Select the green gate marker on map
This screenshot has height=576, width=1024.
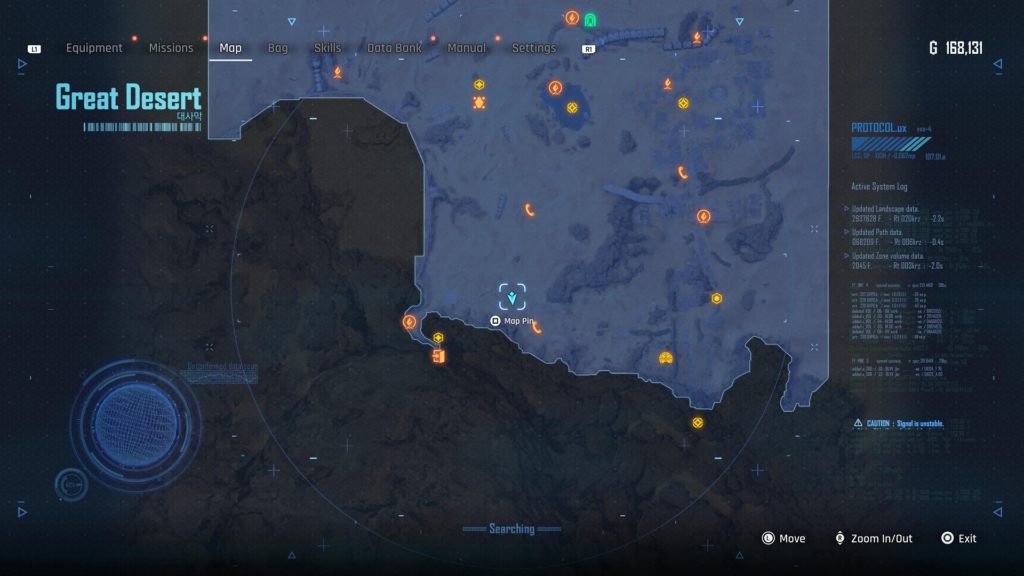(x=590, y=19)
